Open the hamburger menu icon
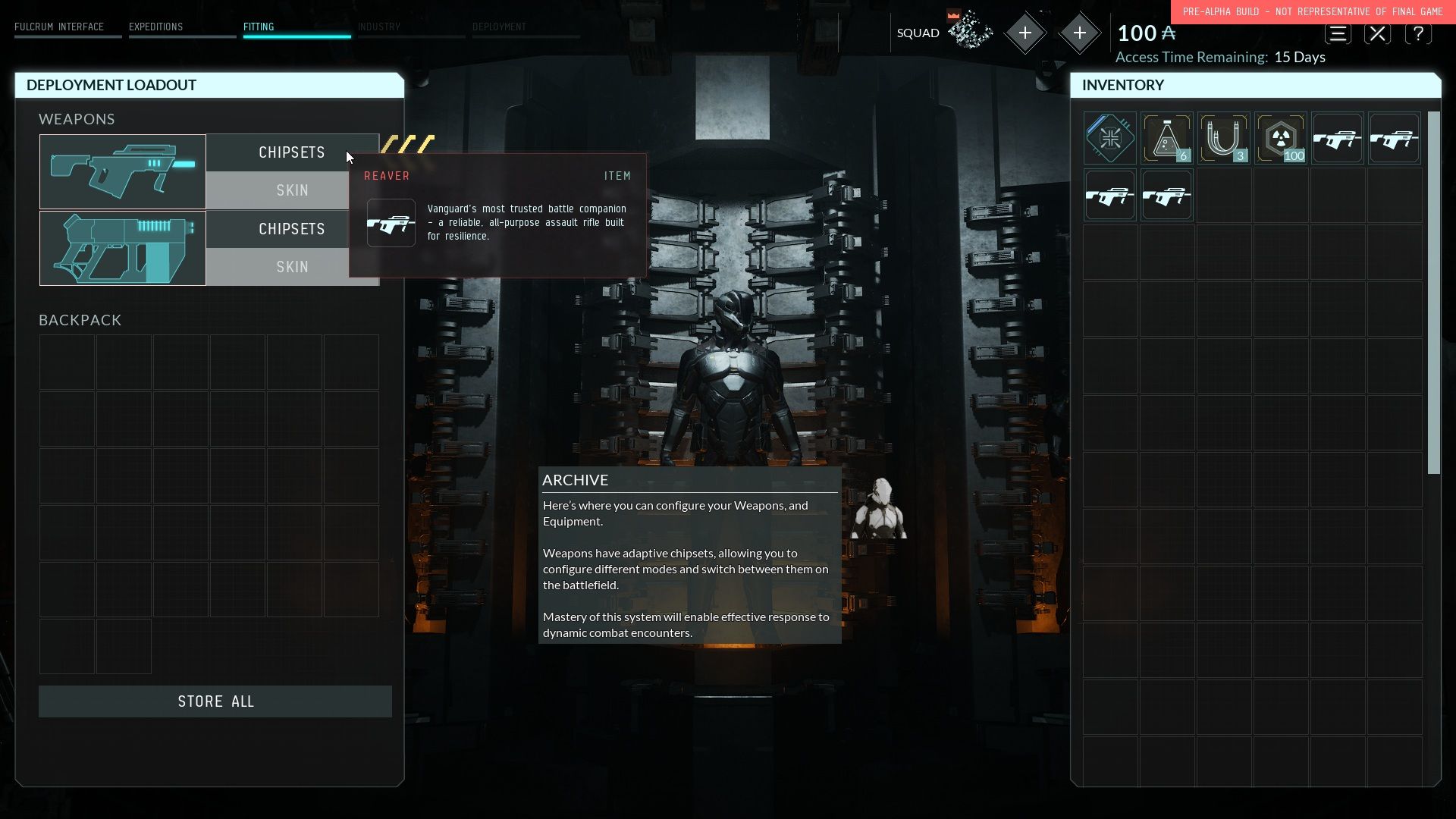 point(1338,34)
